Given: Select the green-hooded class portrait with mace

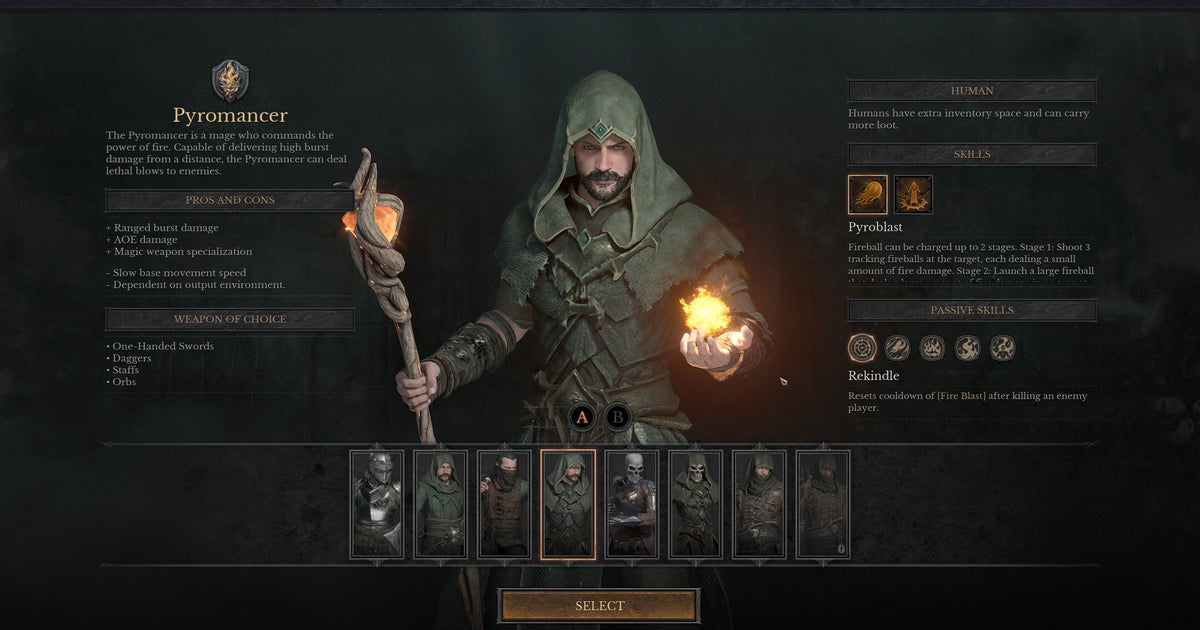Looking at the screenshot, I should click(441, 504).
